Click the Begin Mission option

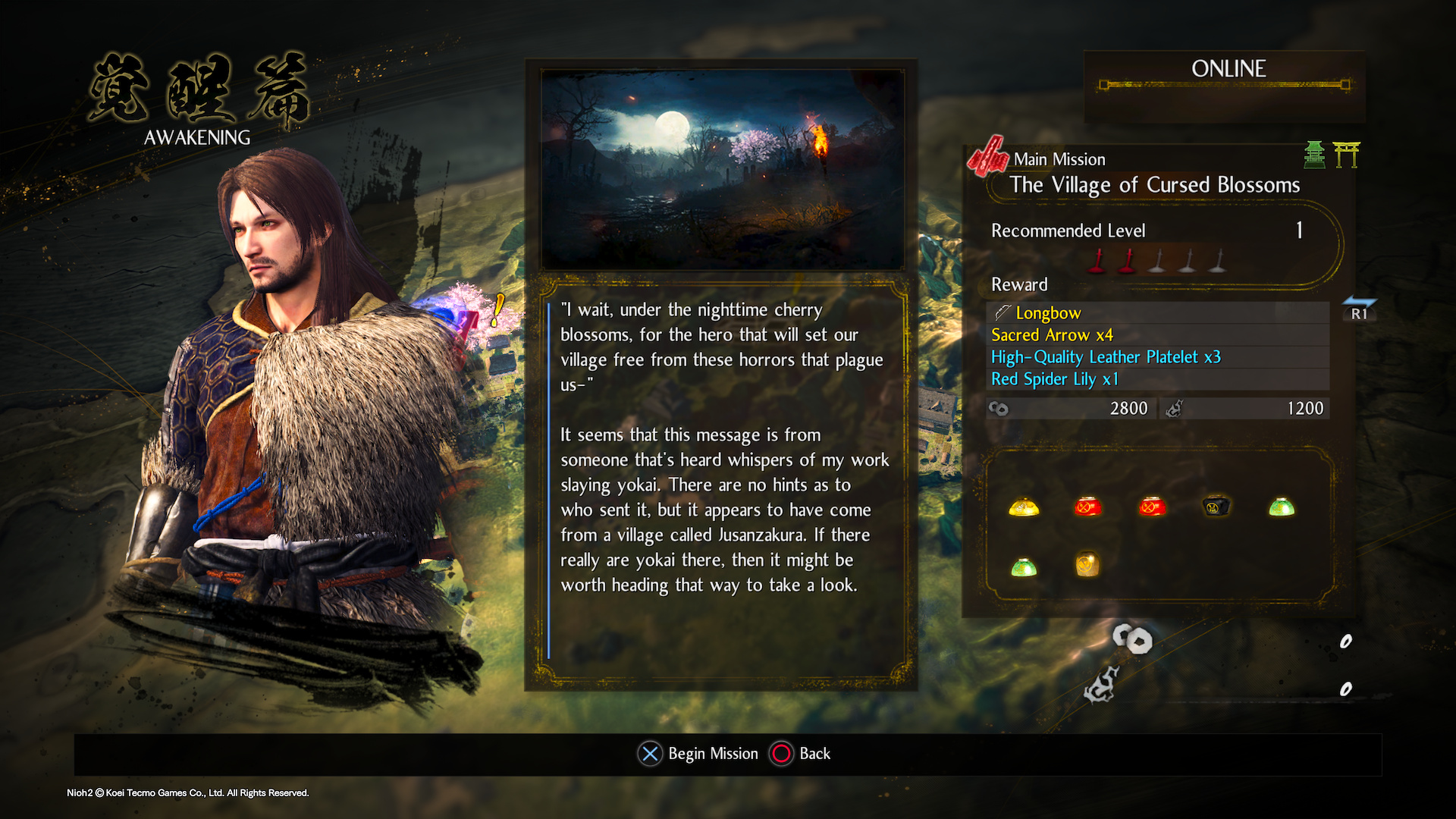pyautogui.click(x=698, y=753)
